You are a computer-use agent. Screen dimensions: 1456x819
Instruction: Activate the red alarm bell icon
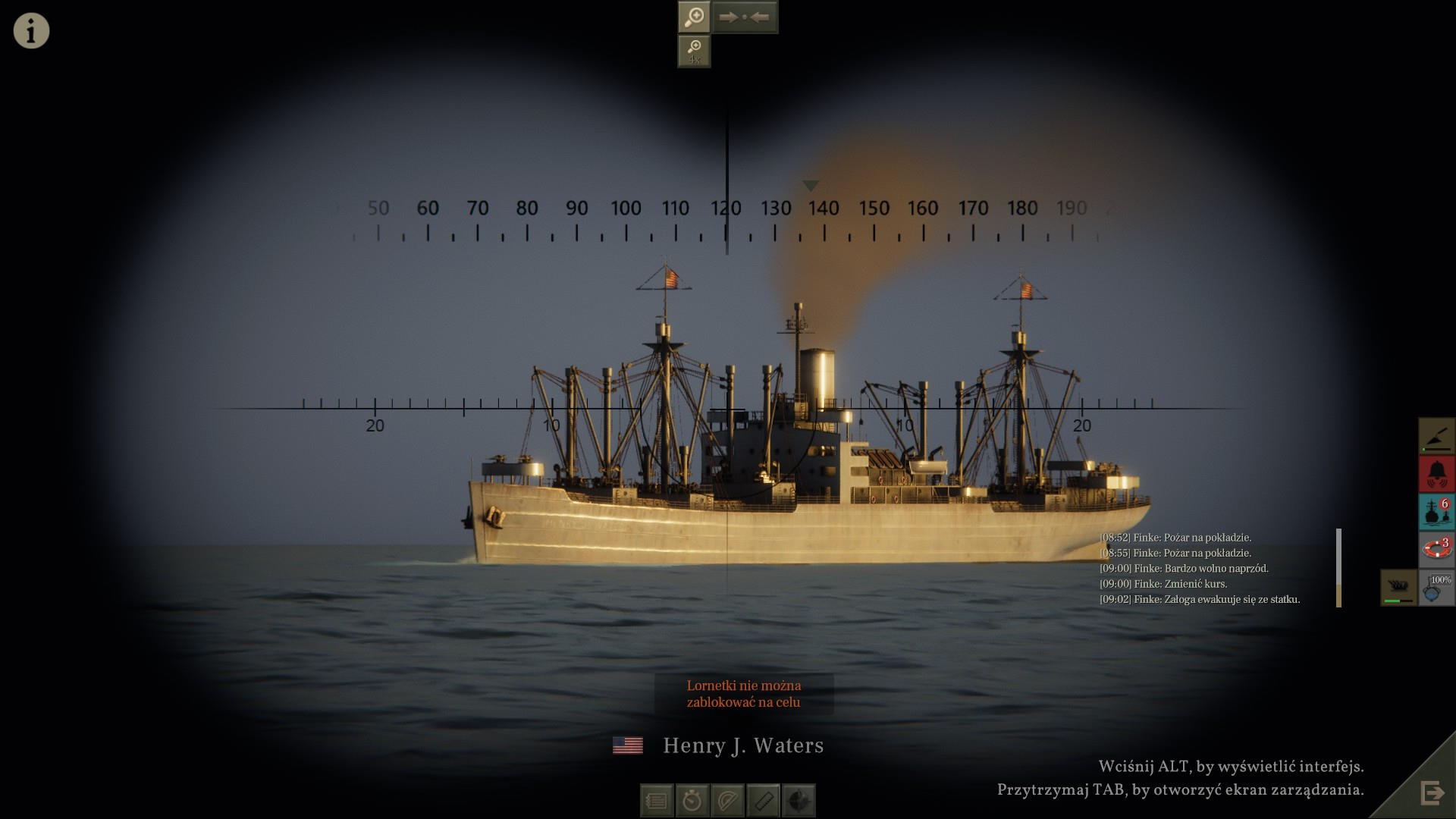pos(1437,474)
